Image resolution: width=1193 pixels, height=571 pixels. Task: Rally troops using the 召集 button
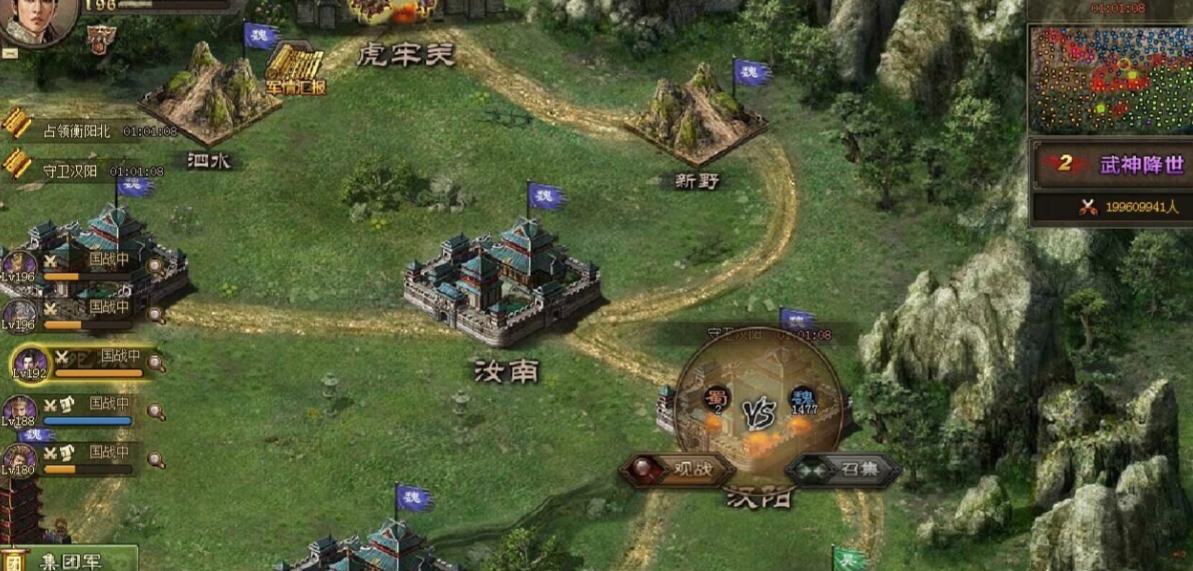[842, 469]
